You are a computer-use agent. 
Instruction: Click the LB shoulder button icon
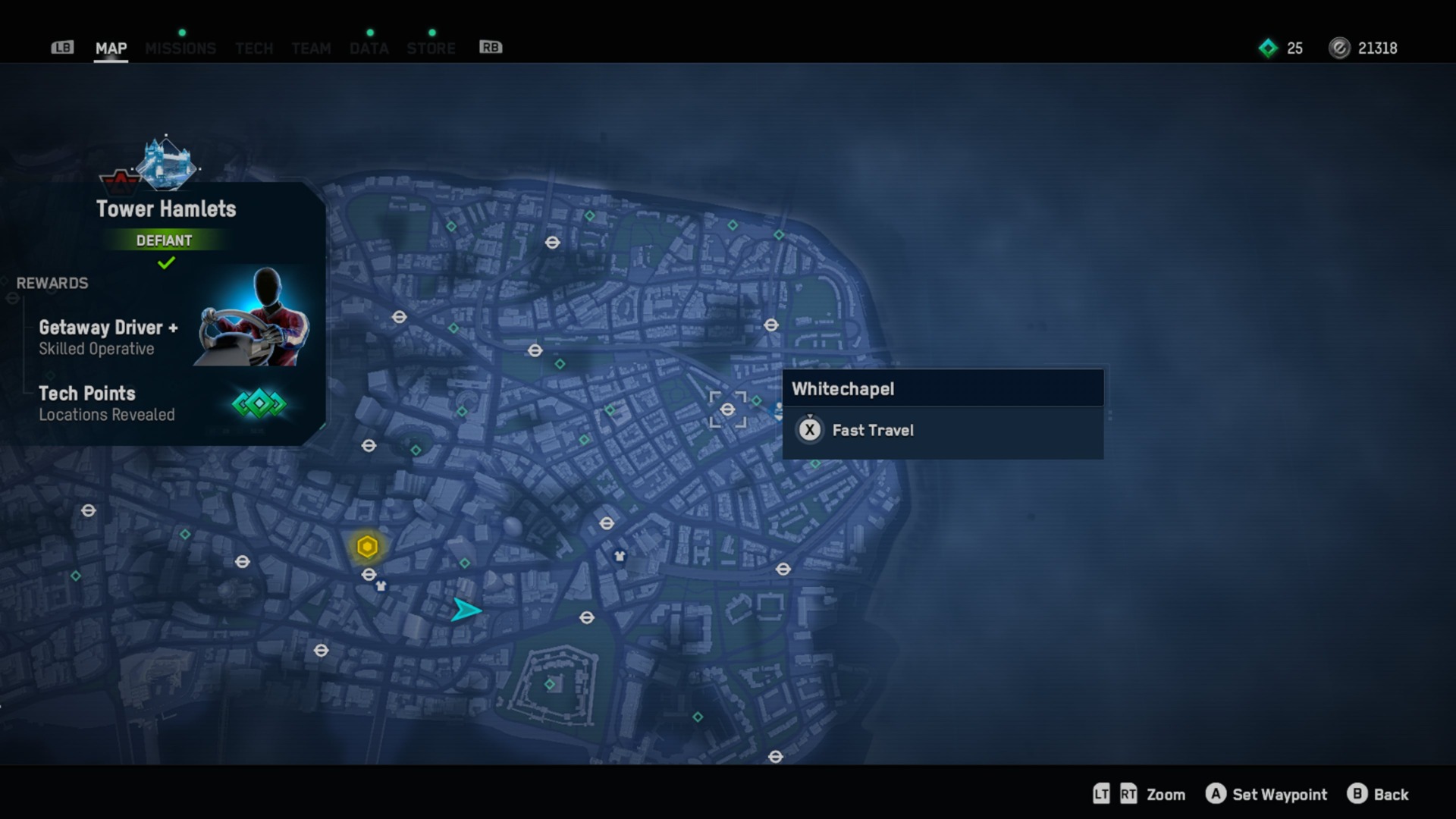click(62, 47)
